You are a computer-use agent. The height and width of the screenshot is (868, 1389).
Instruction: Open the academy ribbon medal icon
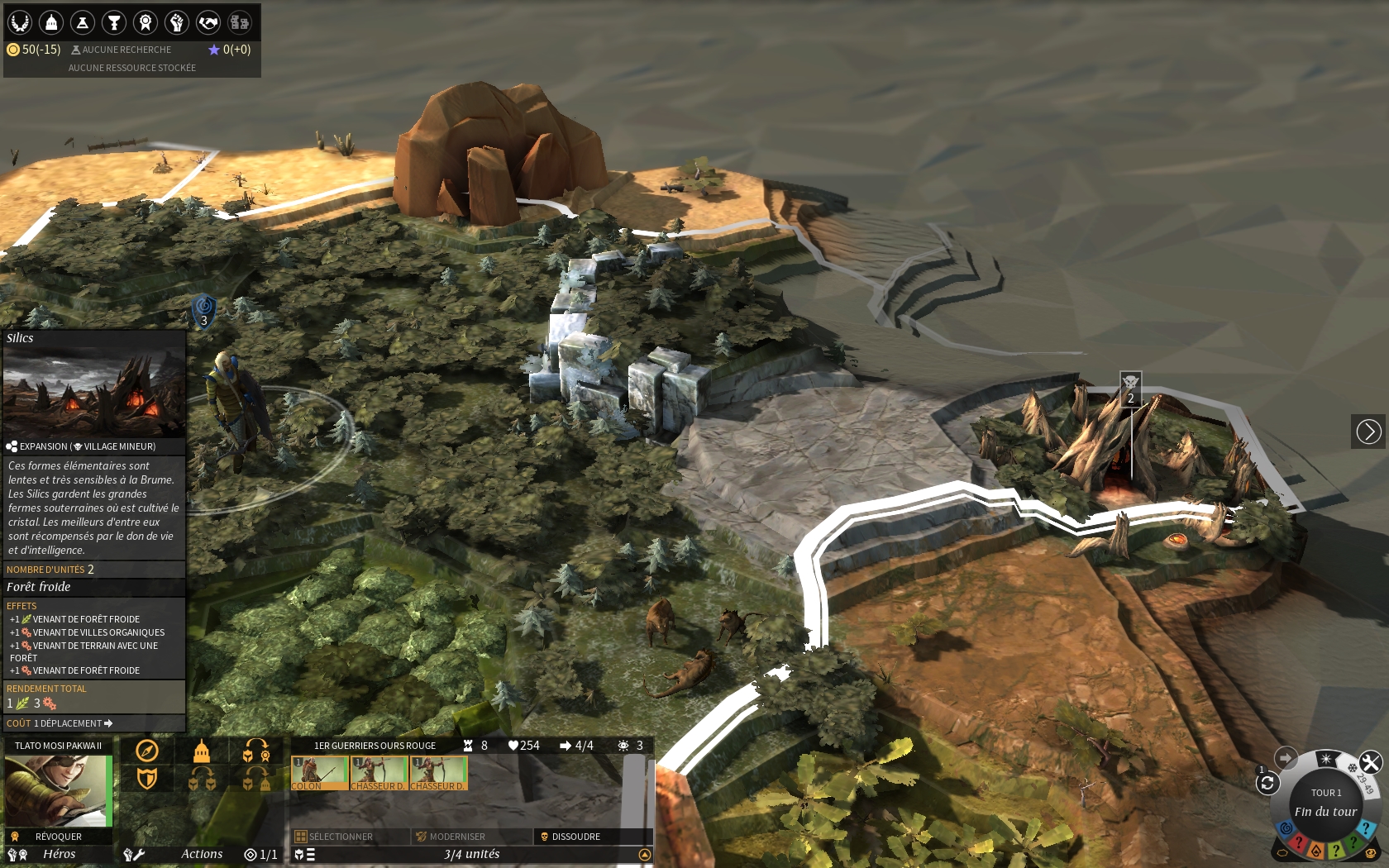(146, 22)
